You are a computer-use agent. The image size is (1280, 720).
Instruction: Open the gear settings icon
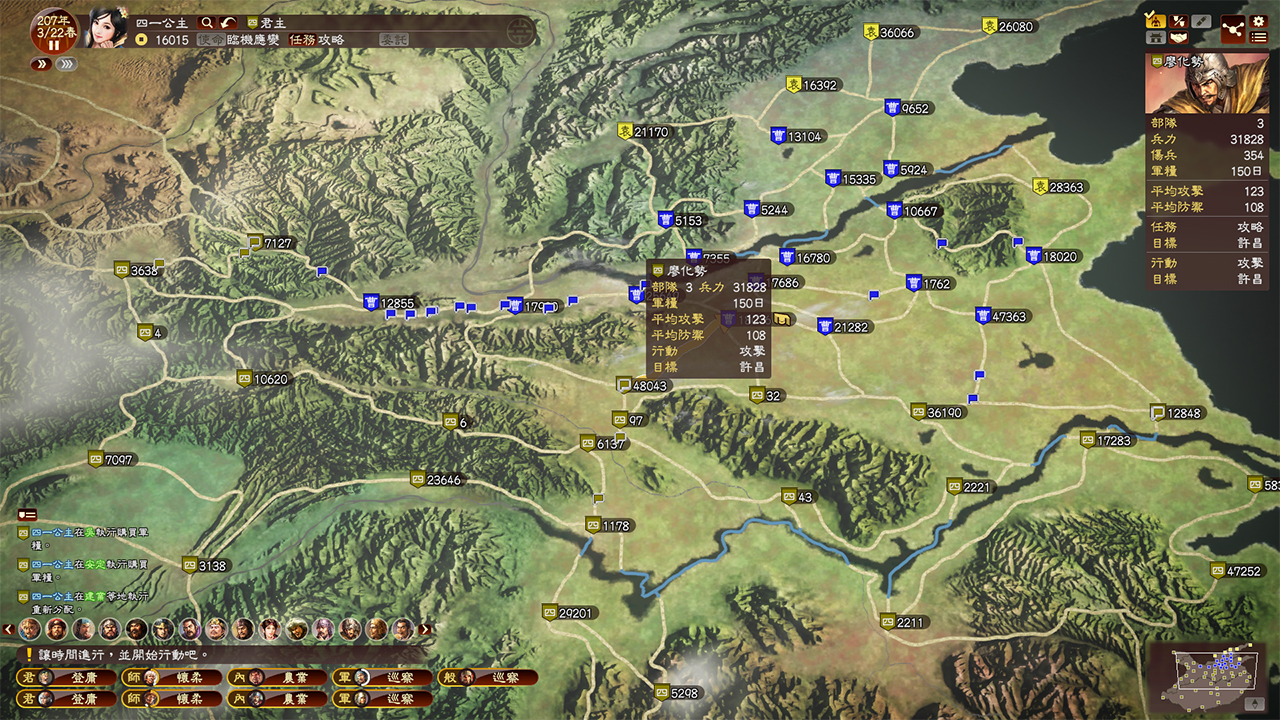[x=1259, y=21]
